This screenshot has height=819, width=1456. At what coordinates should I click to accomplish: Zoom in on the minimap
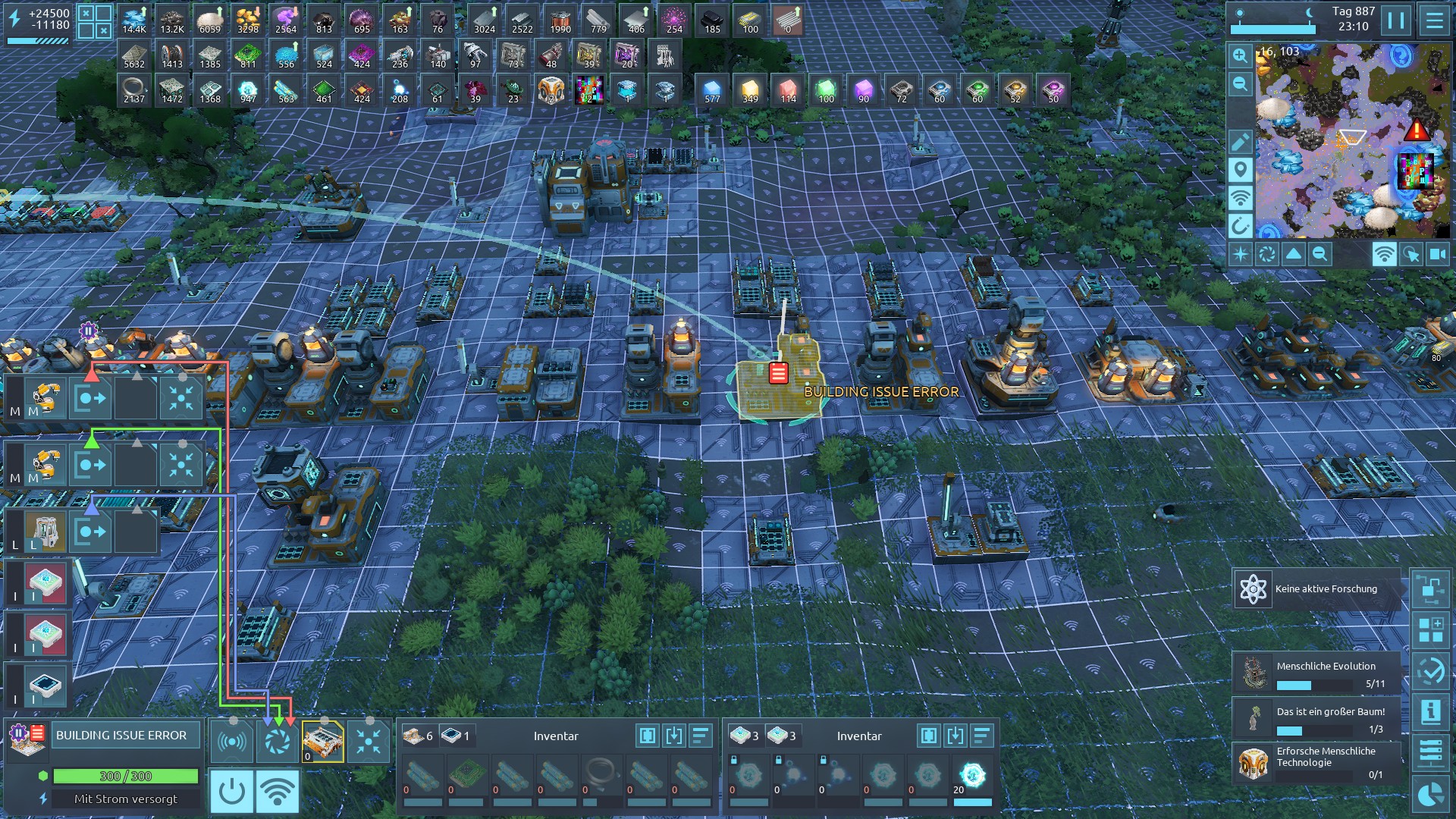[1240, 55]
